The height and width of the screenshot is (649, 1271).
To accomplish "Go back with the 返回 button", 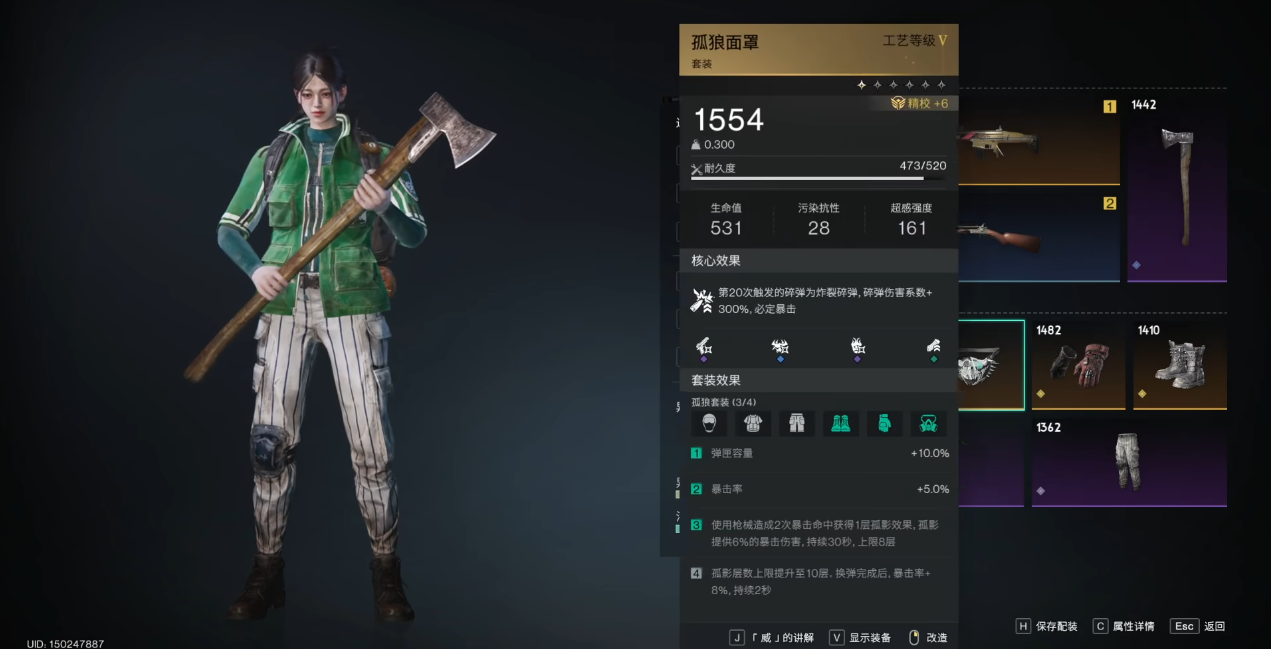I will coord(1198,626).
